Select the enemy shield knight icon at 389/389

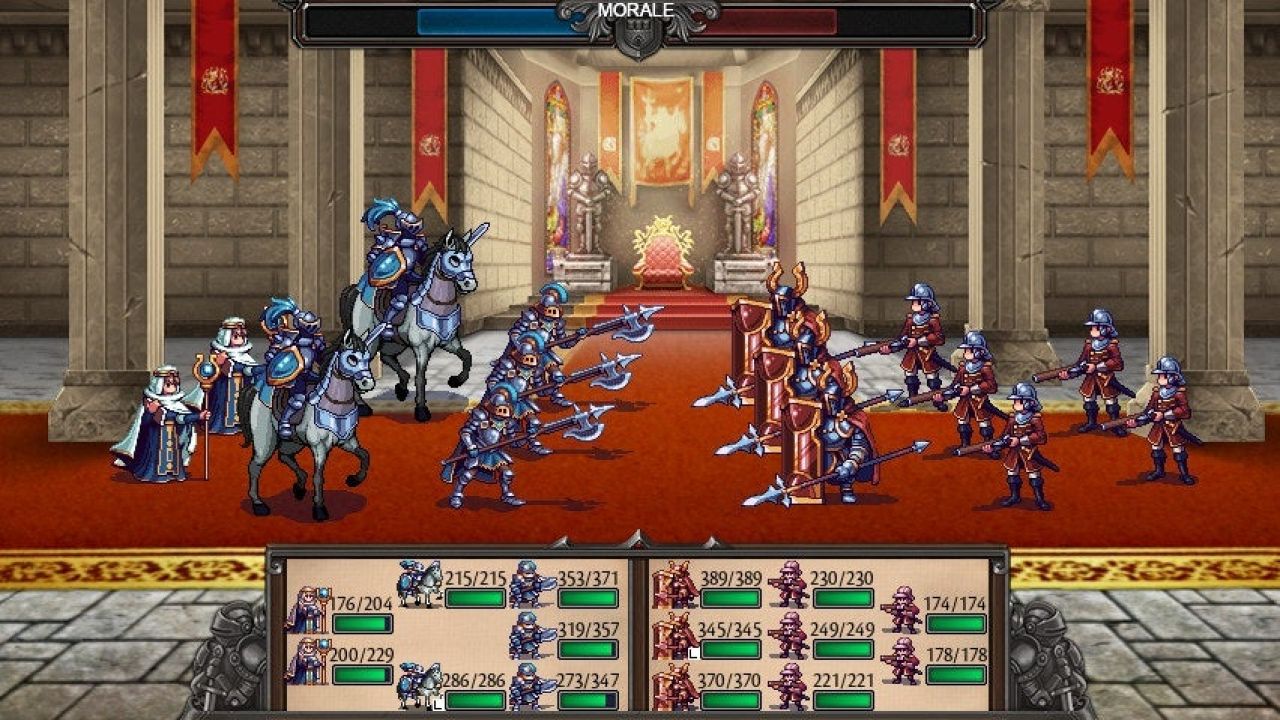coord(672,585)
